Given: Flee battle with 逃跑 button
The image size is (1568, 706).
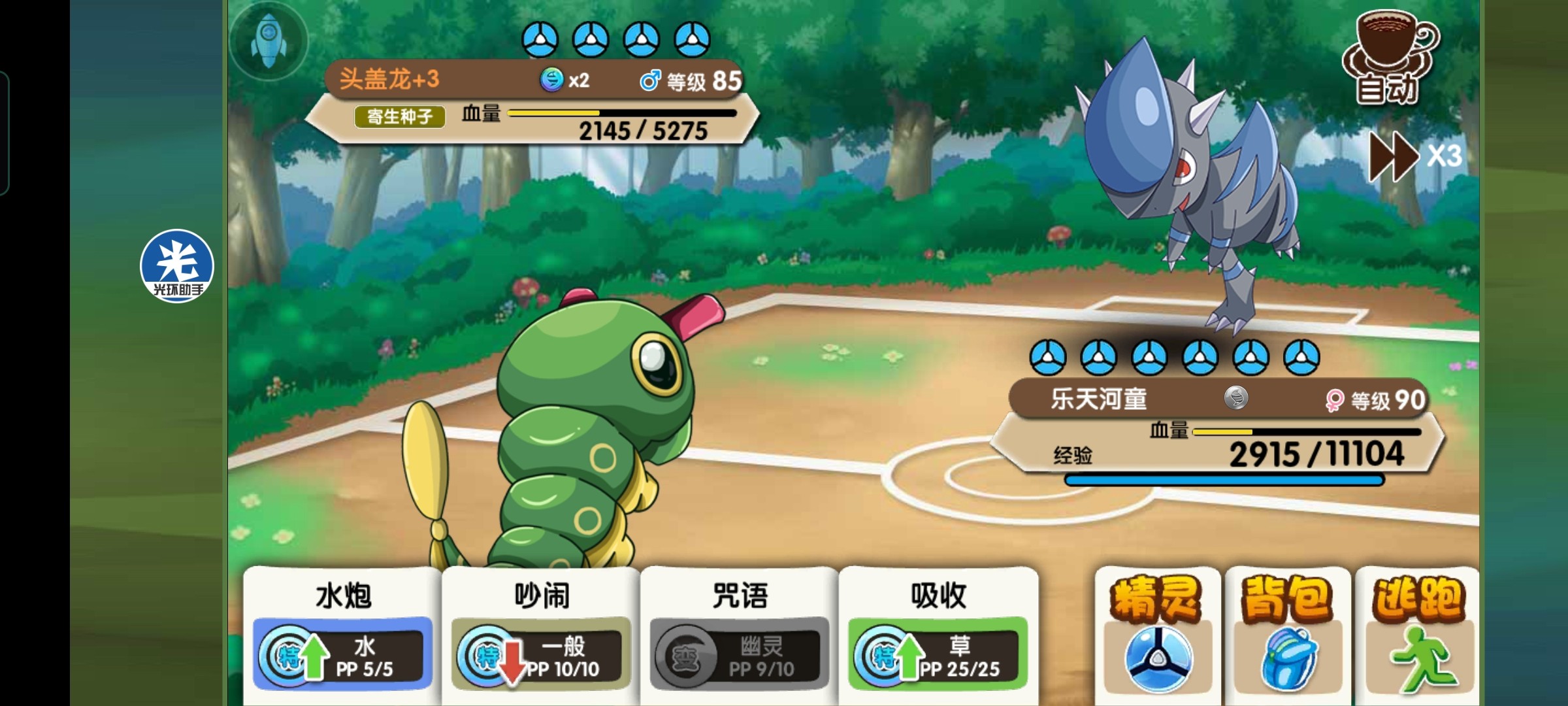Looking at the screenshot, I should [1416, 634].
